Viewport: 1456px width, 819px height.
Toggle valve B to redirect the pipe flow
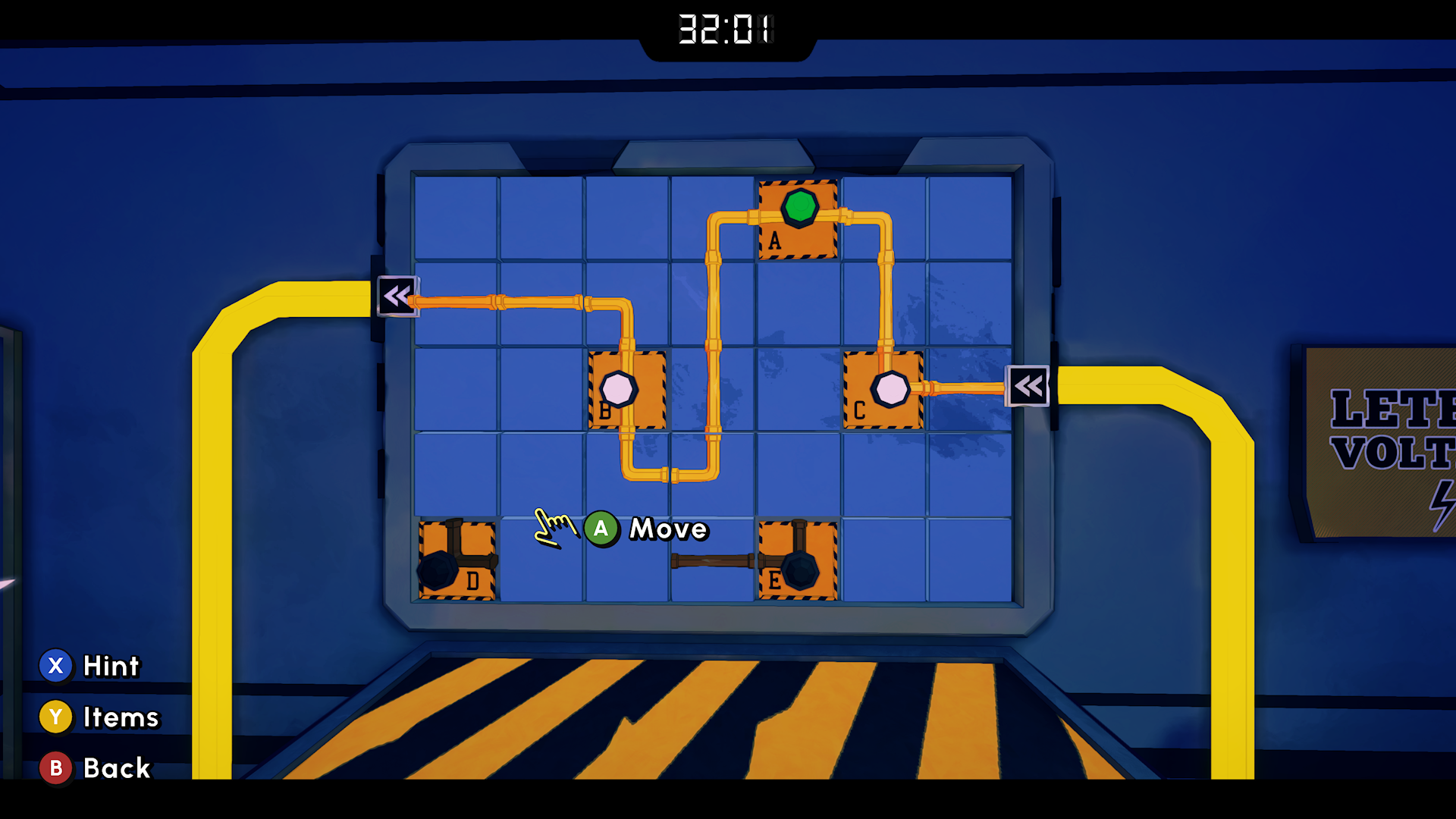pyautogui.click(x=619, y=389)
